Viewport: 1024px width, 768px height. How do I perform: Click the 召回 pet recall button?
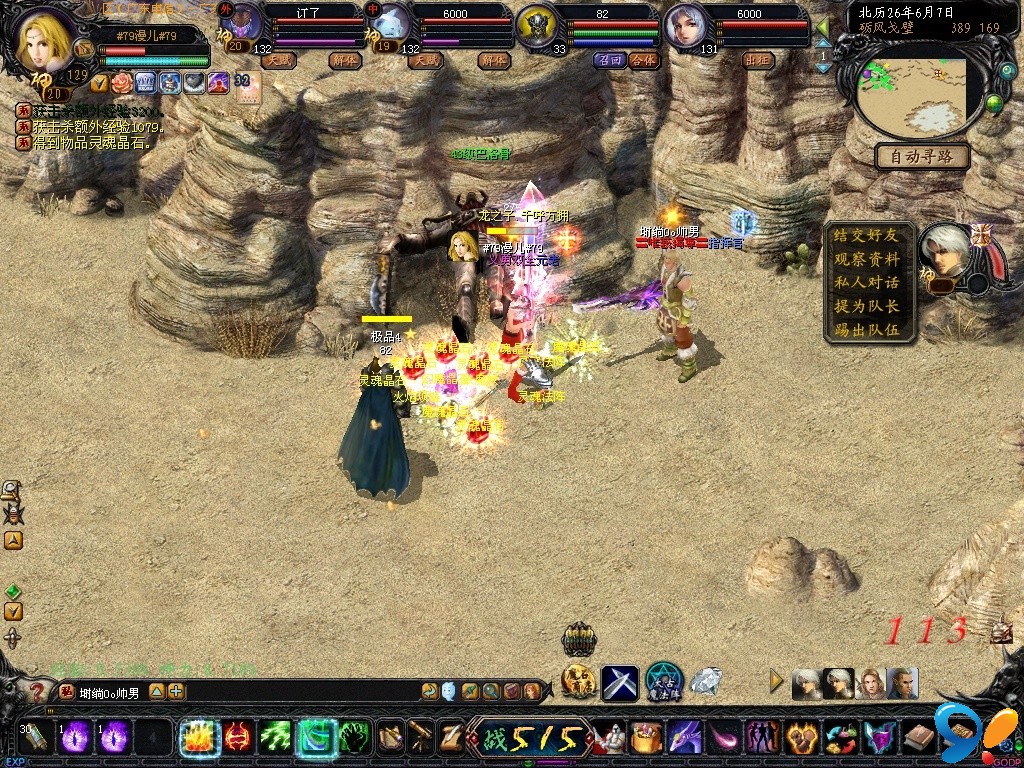click(x=609, y=60)
